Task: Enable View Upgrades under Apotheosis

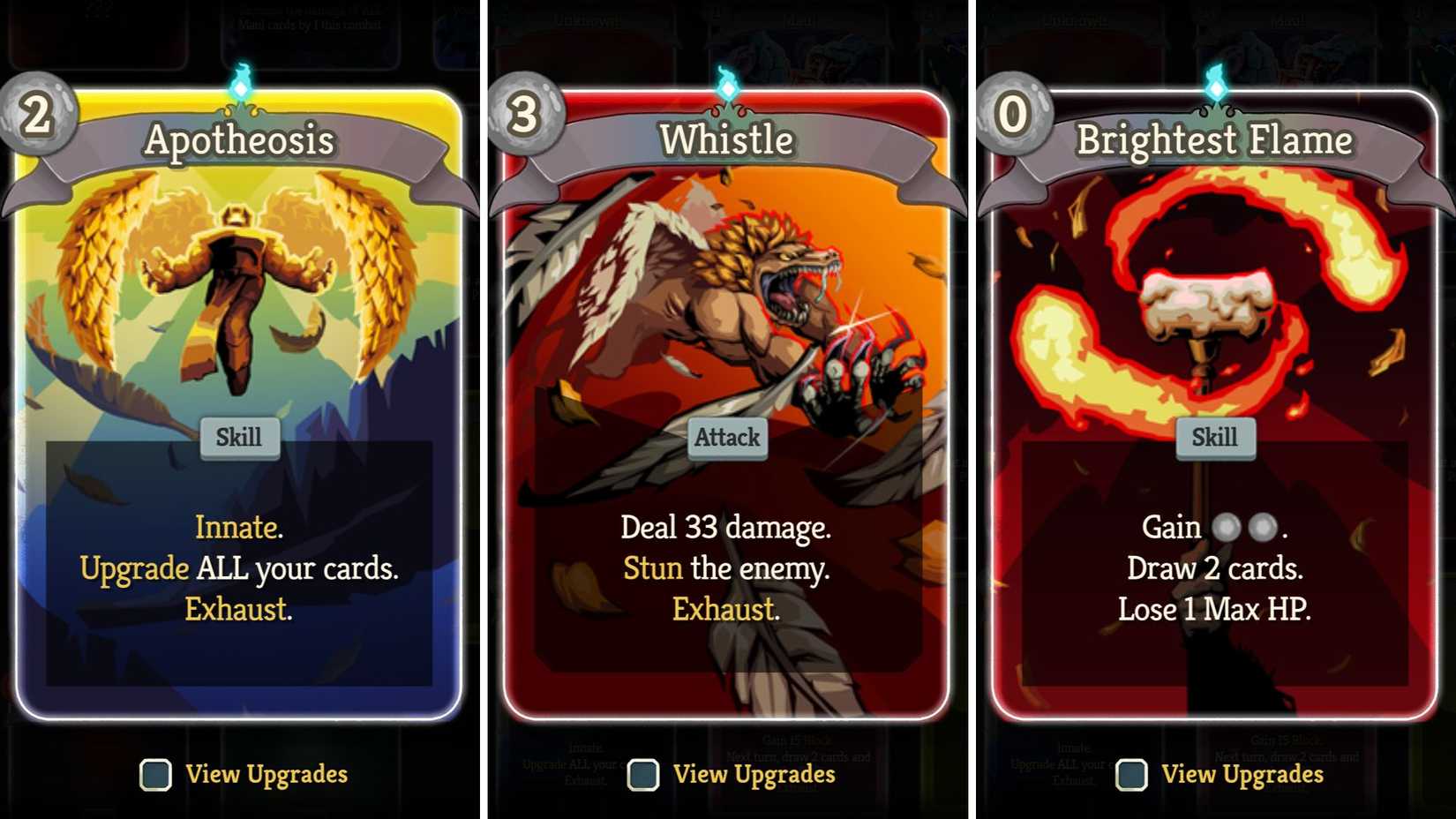Action: (157, 775)
